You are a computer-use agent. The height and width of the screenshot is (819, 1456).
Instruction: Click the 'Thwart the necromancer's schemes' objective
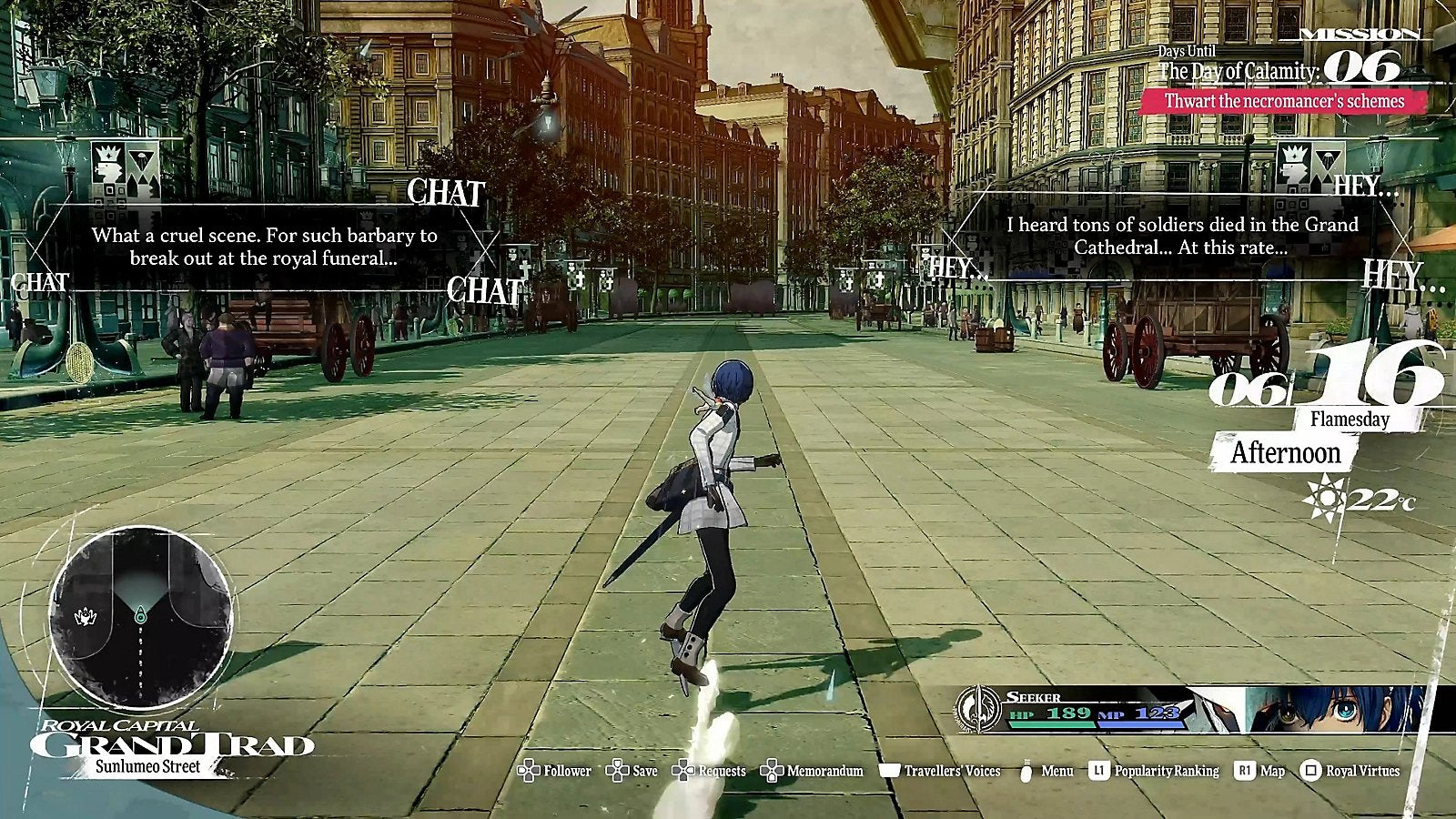pos(1287,103)
